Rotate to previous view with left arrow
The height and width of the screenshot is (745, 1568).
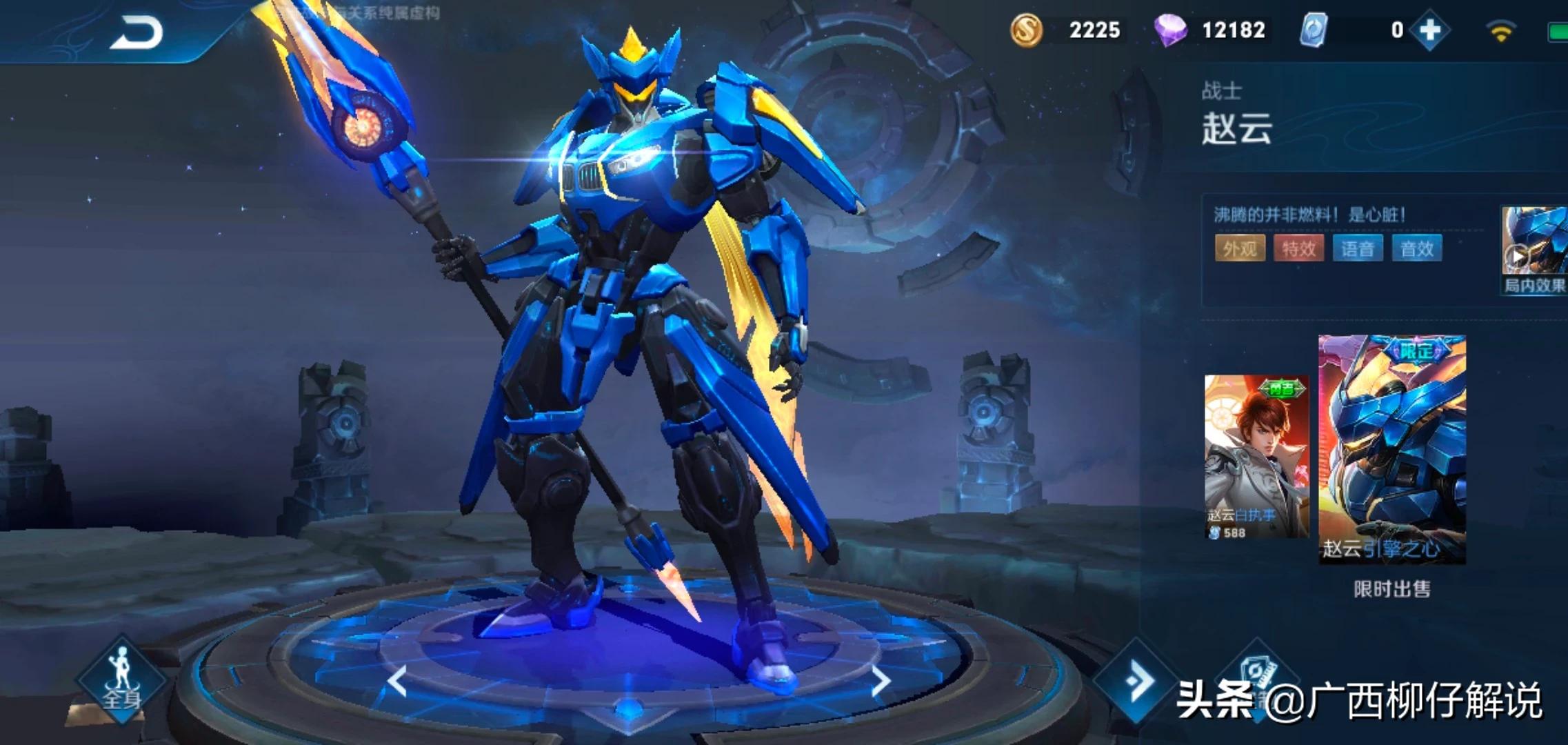397,682
